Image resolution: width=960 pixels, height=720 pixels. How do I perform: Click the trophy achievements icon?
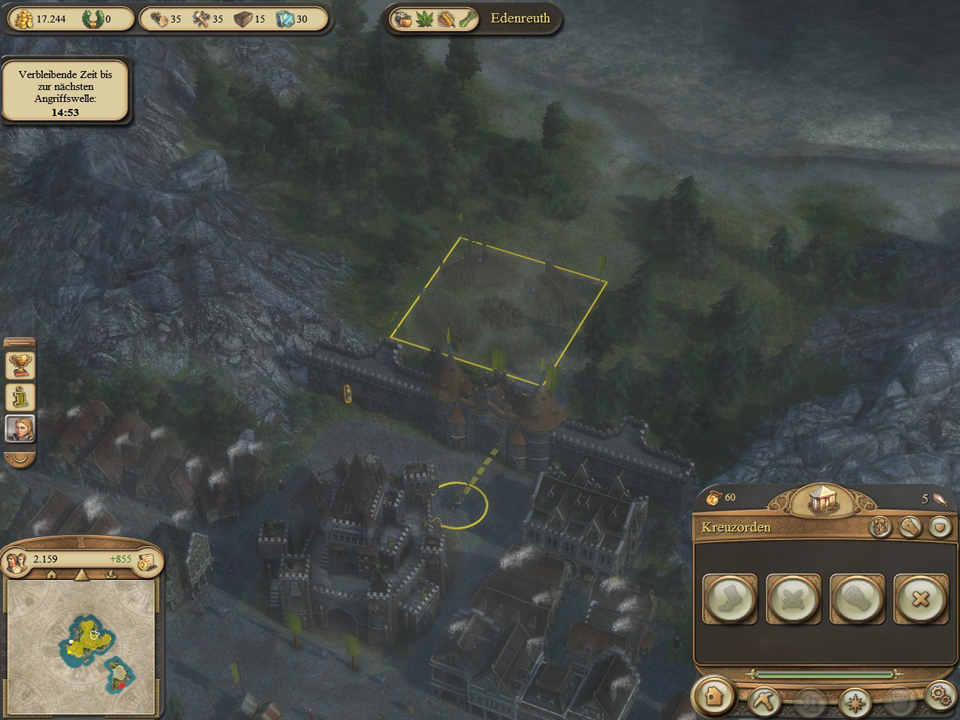(x=20, y=365)
